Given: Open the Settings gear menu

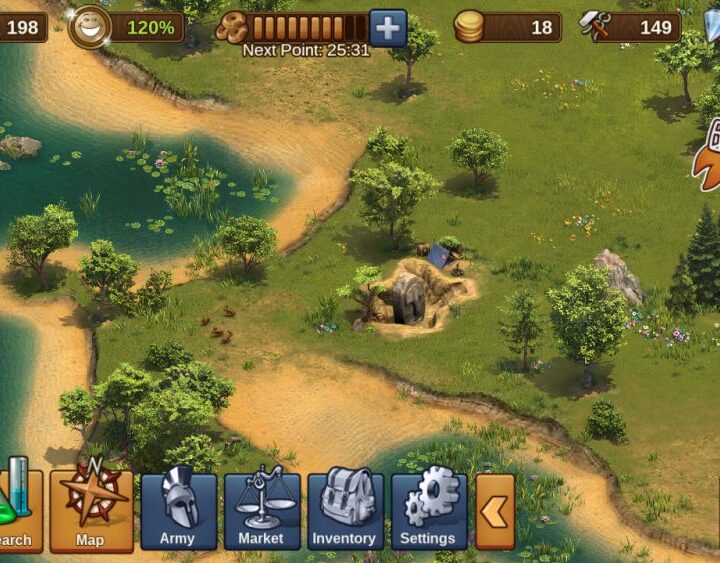Looking at the screenshot, I should pyautogui.click(x=428, y=510).
